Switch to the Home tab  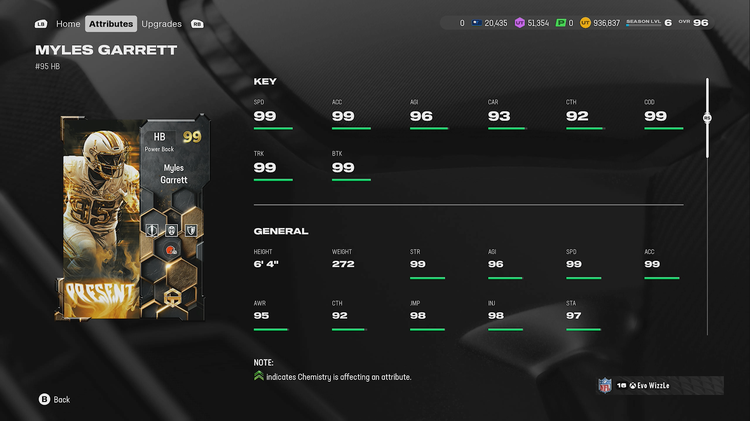click(x=68, y=23)
